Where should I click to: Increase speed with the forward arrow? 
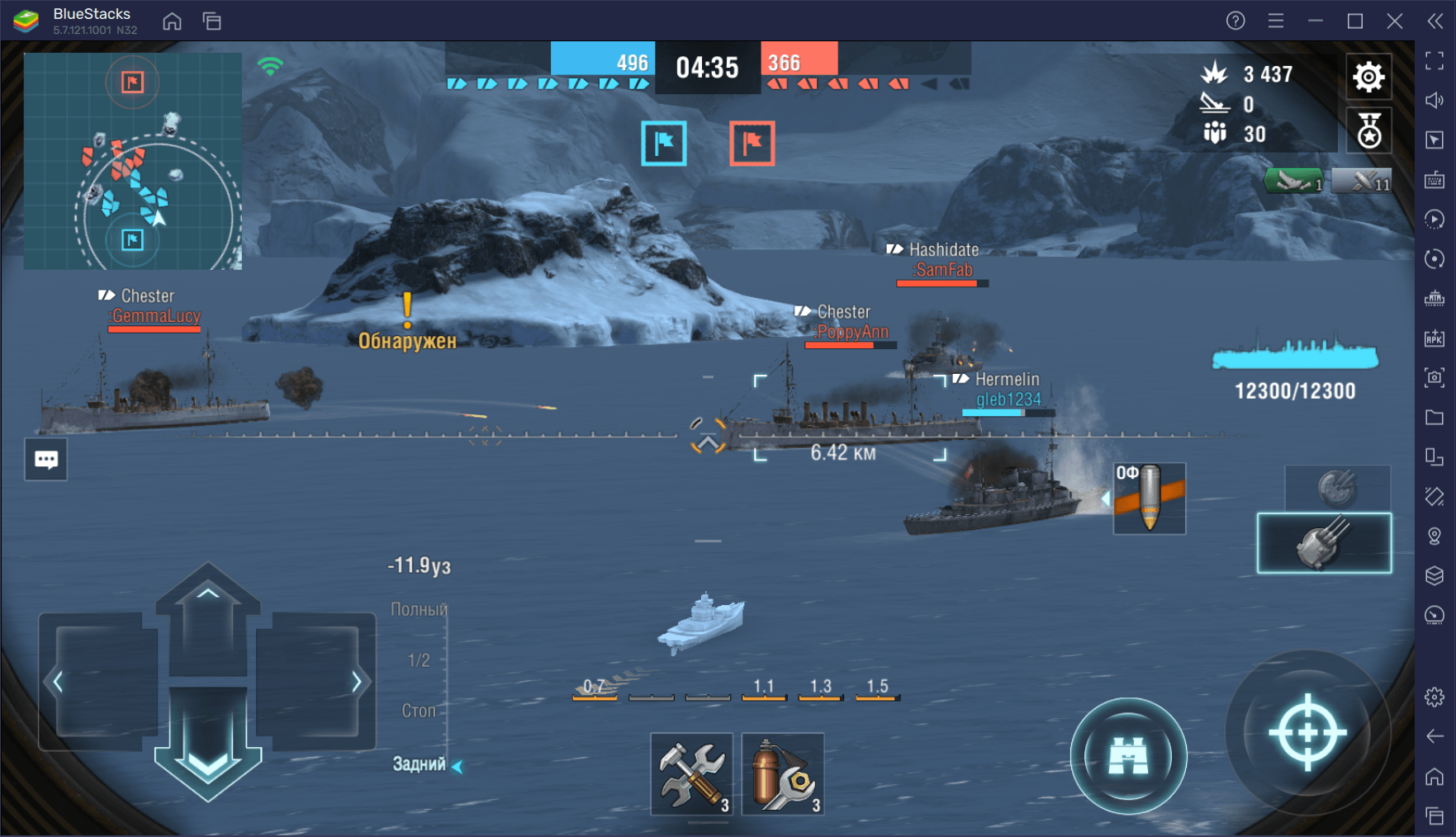208,611
